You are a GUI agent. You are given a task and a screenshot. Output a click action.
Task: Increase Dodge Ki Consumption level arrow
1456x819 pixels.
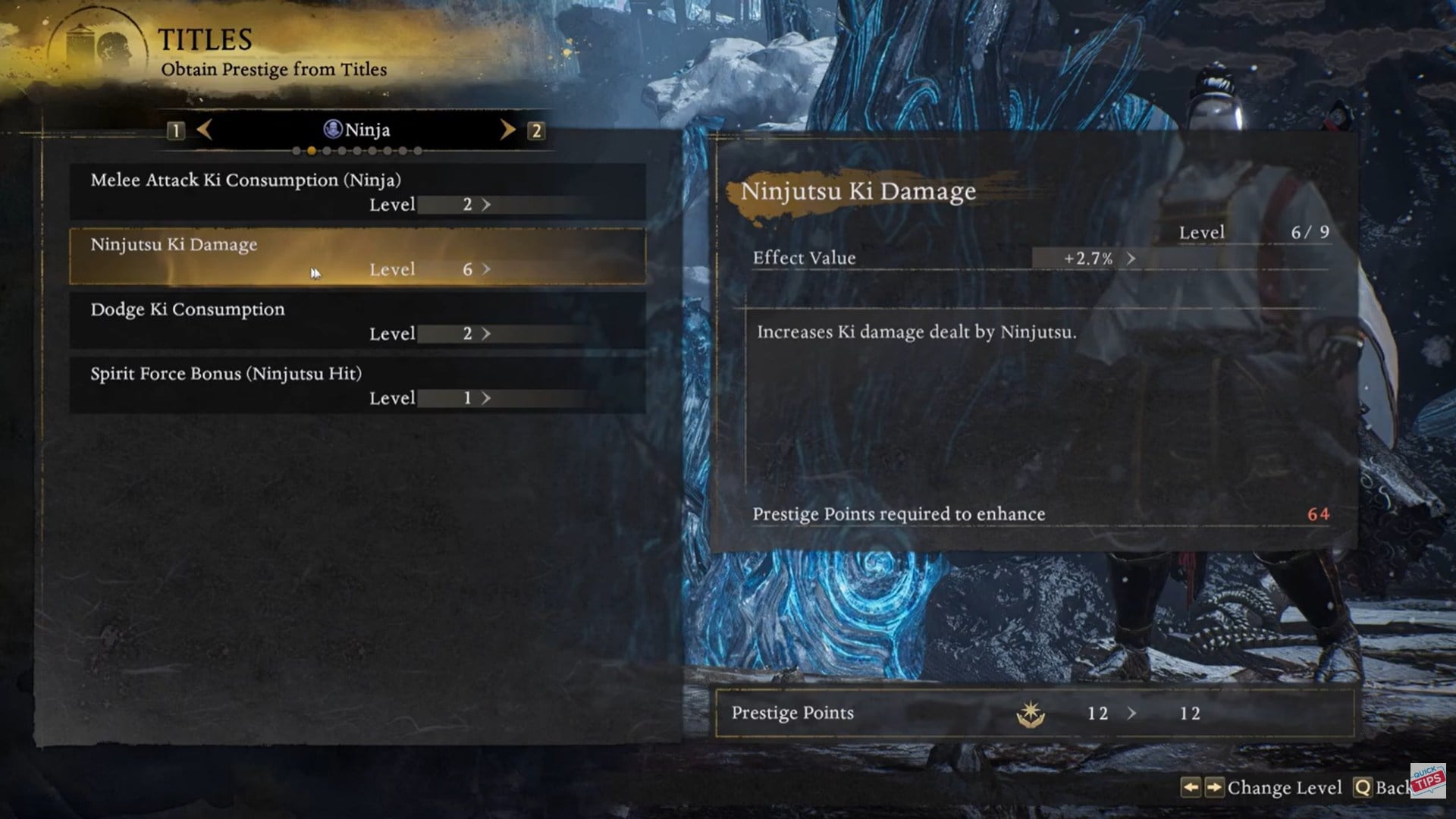(486, 334)
